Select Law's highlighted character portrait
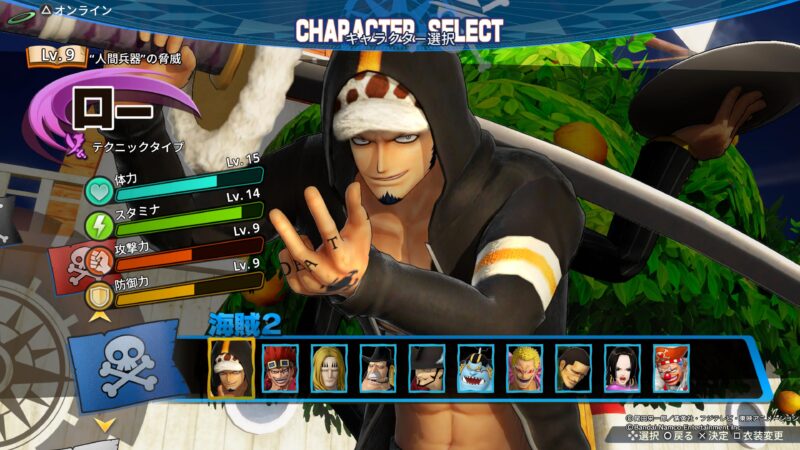This screenshot has height=450, width=800. (x=231, y=368)
